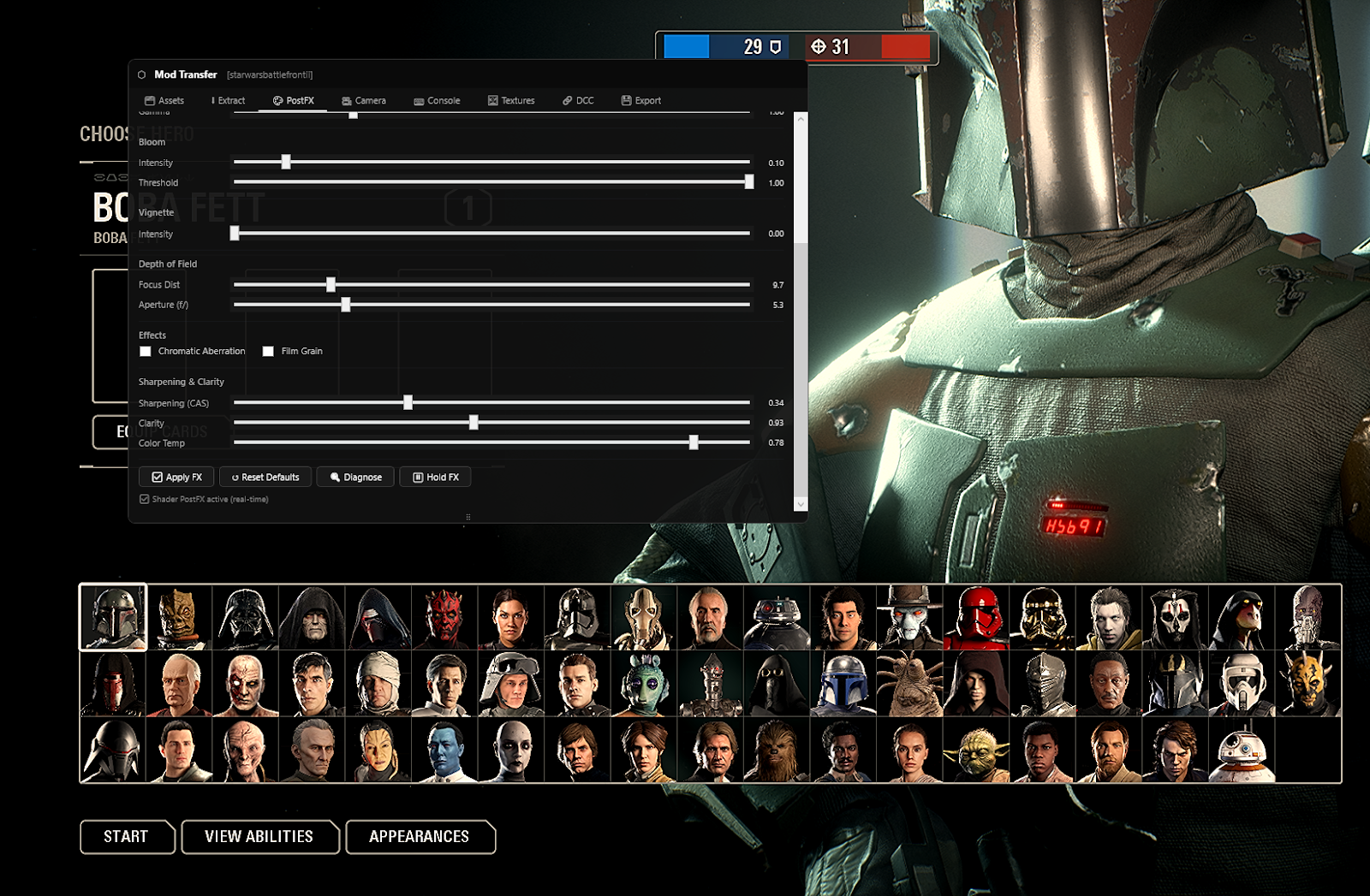Enable Chromatic Aberration

click(145, 351)
